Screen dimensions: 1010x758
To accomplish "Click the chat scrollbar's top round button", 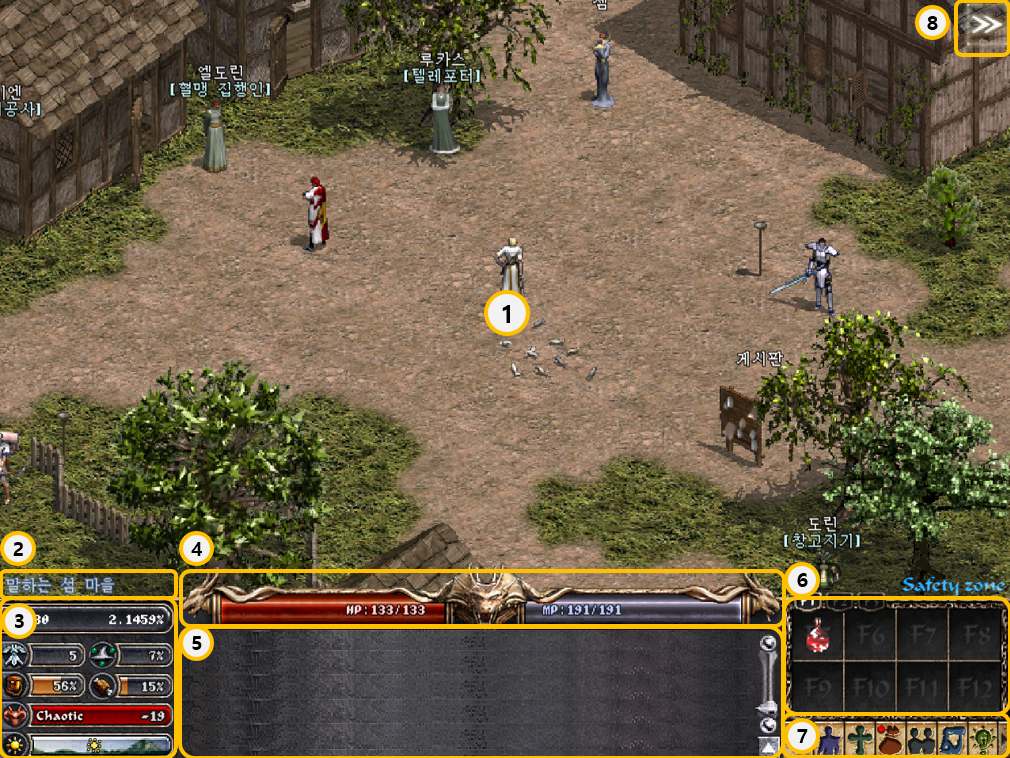I will (x=768, y=644).
